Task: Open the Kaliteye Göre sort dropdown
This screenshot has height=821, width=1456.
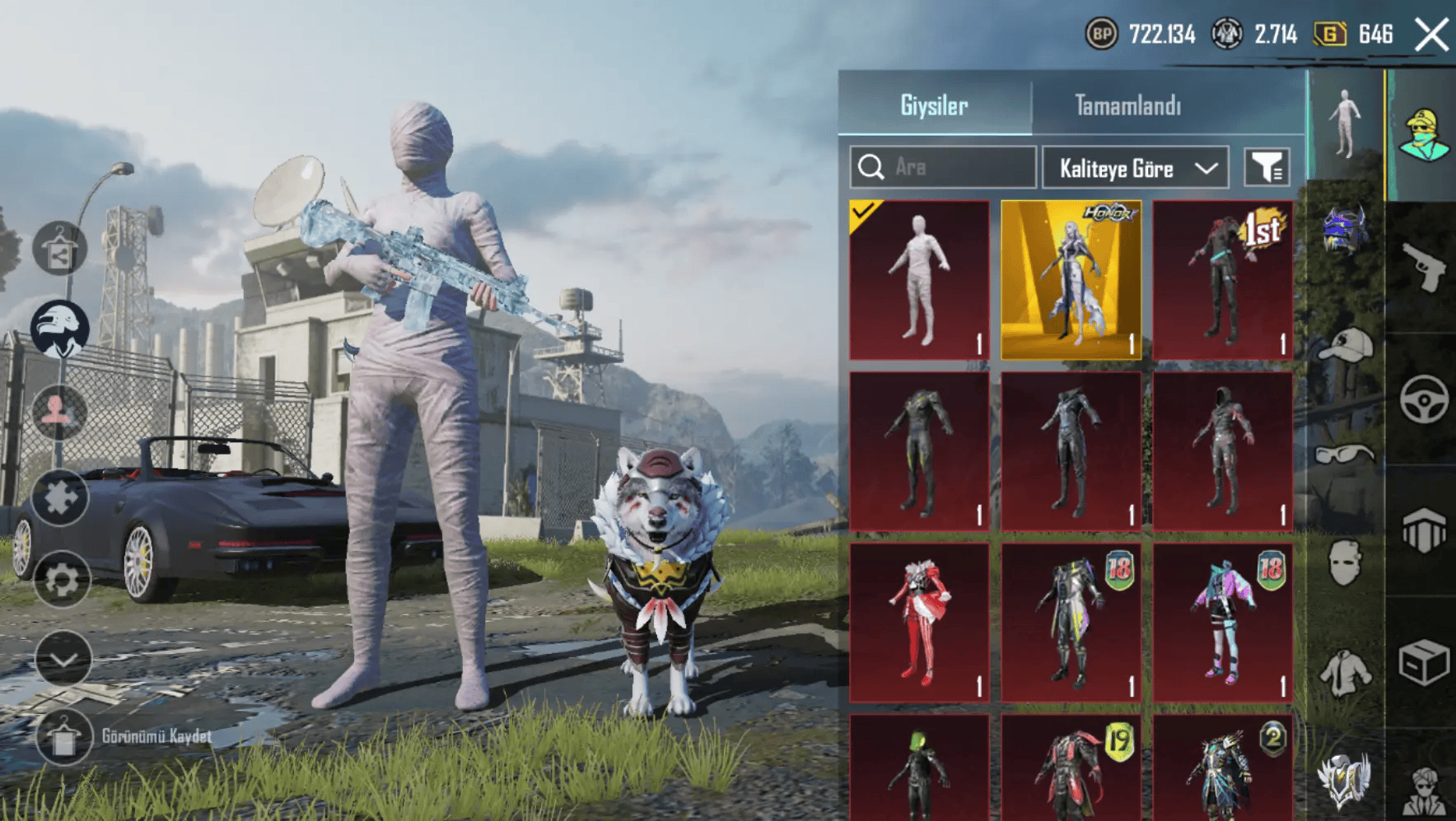Action: click(x=1135, y=168)
